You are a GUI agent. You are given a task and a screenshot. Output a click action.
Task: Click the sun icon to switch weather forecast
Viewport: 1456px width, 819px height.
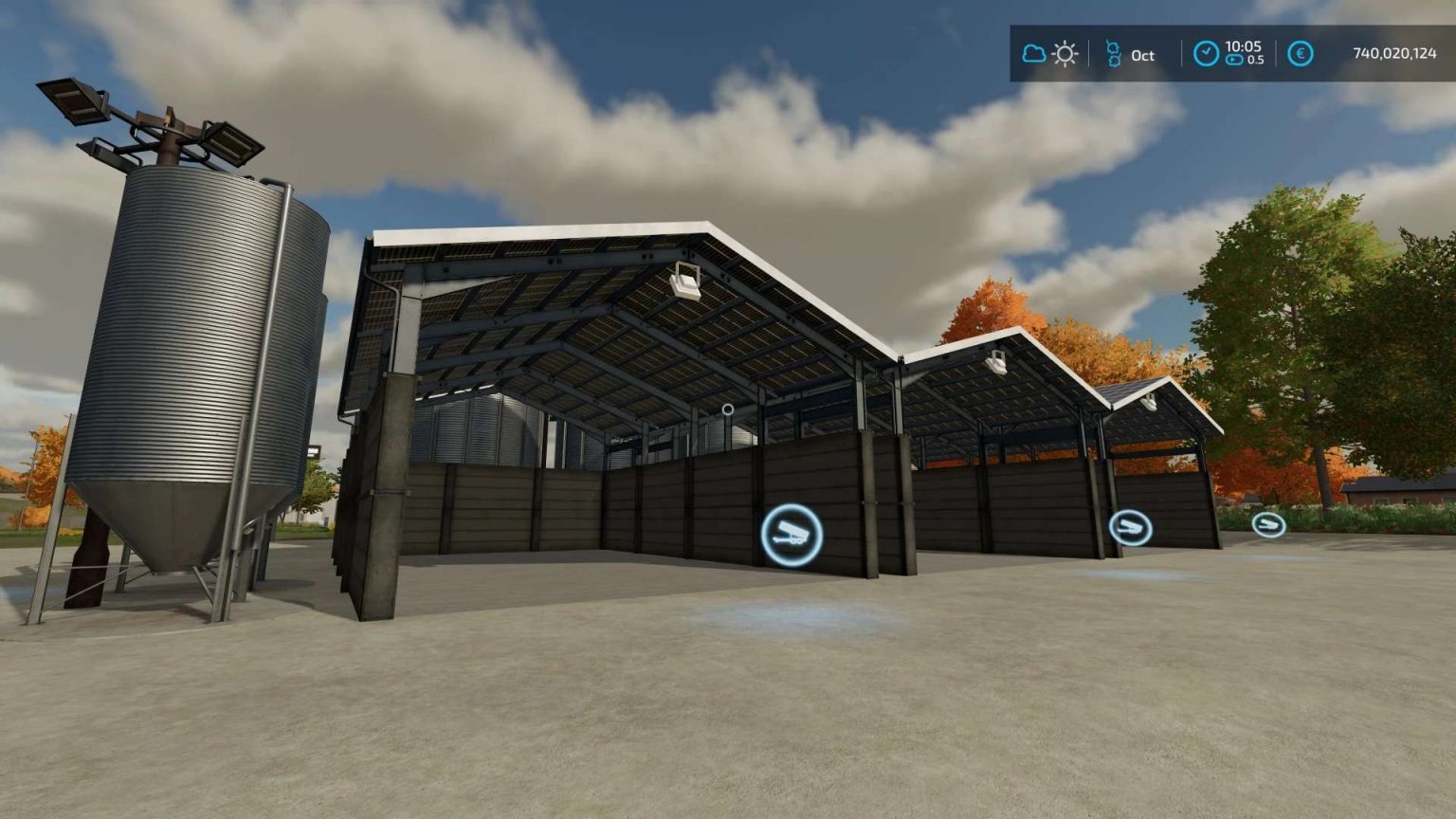[1065, 55]
